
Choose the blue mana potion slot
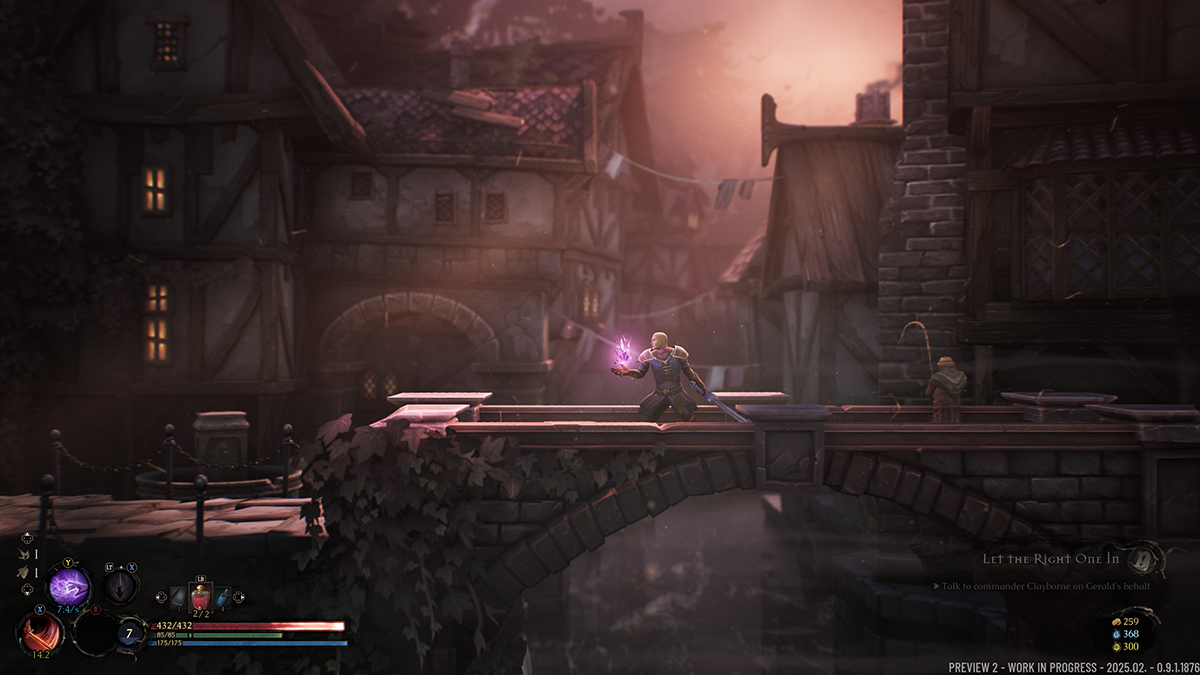click(222, 597)
